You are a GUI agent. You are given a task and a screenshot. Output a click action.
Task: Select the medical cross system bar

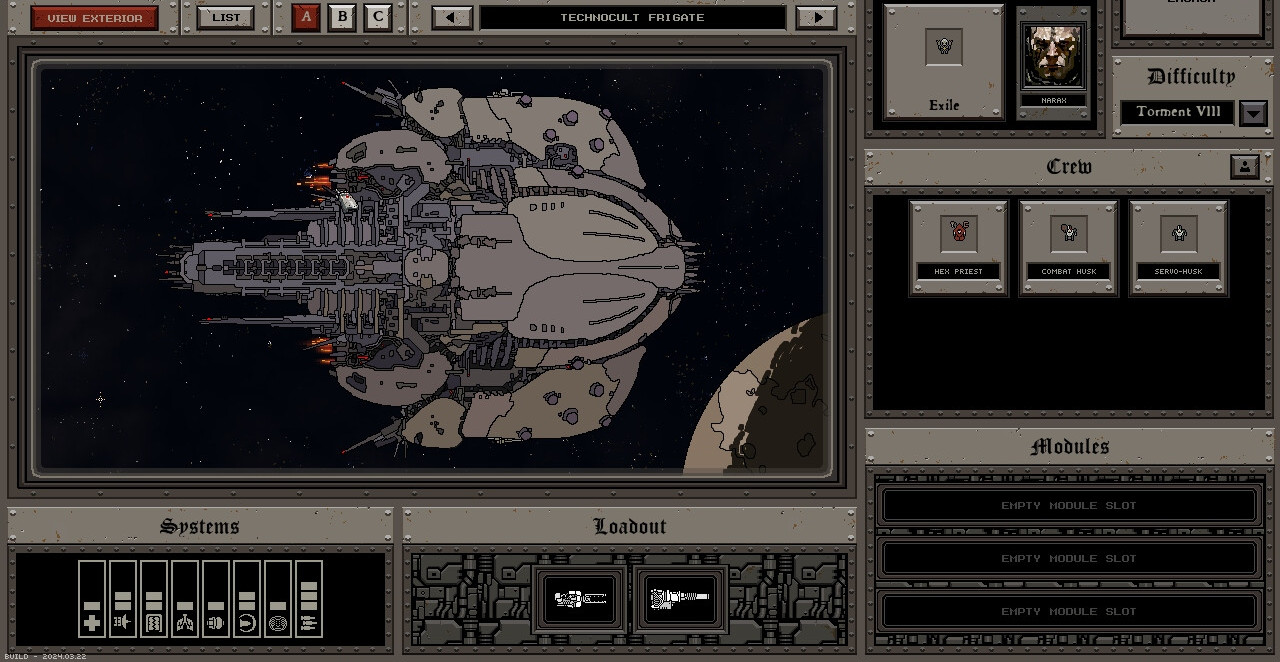(x=92, y=598)
